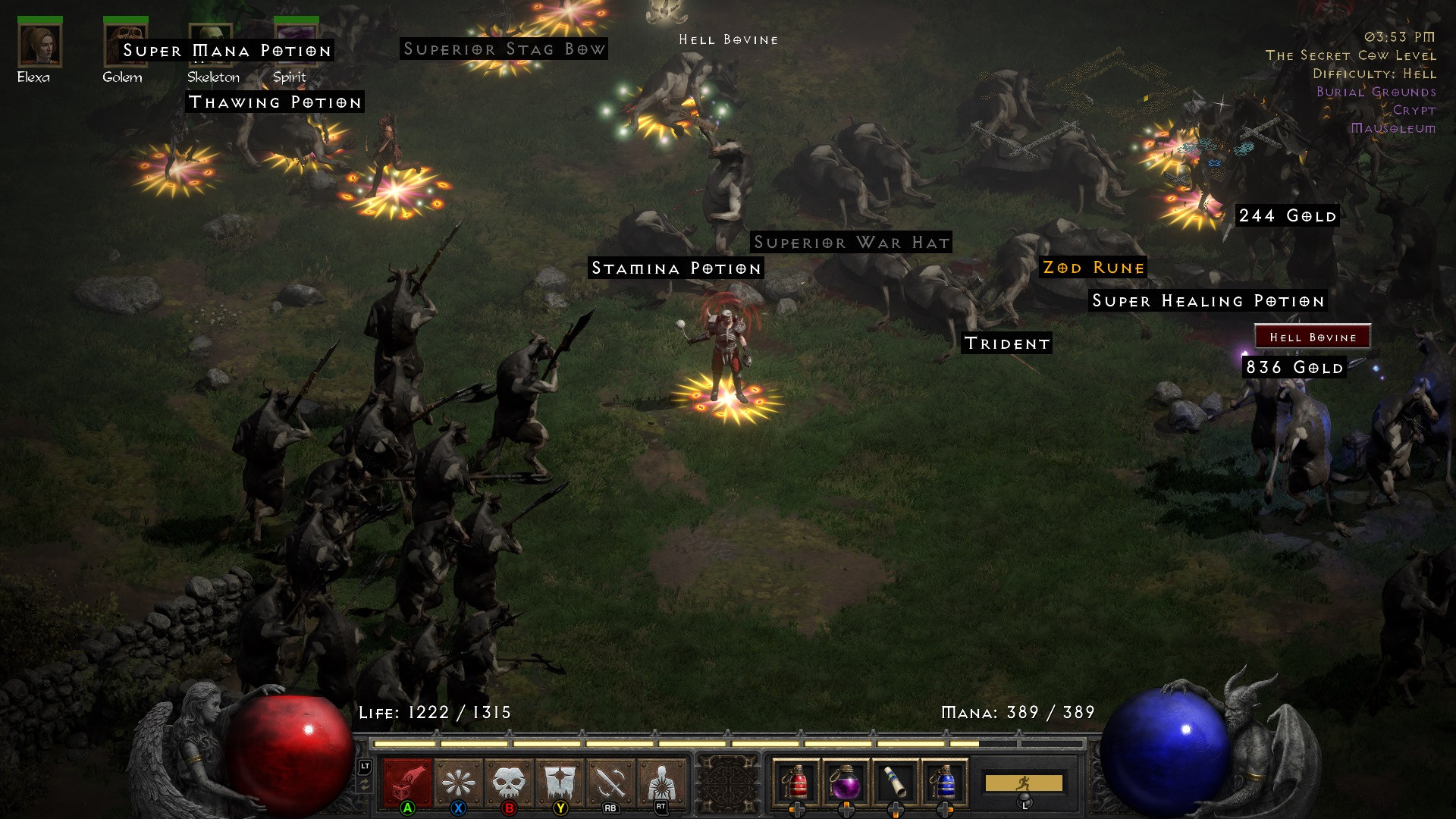Click the sword with swap arrows icon
This screenshot has height=819, width=1456.
click(611, 783)
